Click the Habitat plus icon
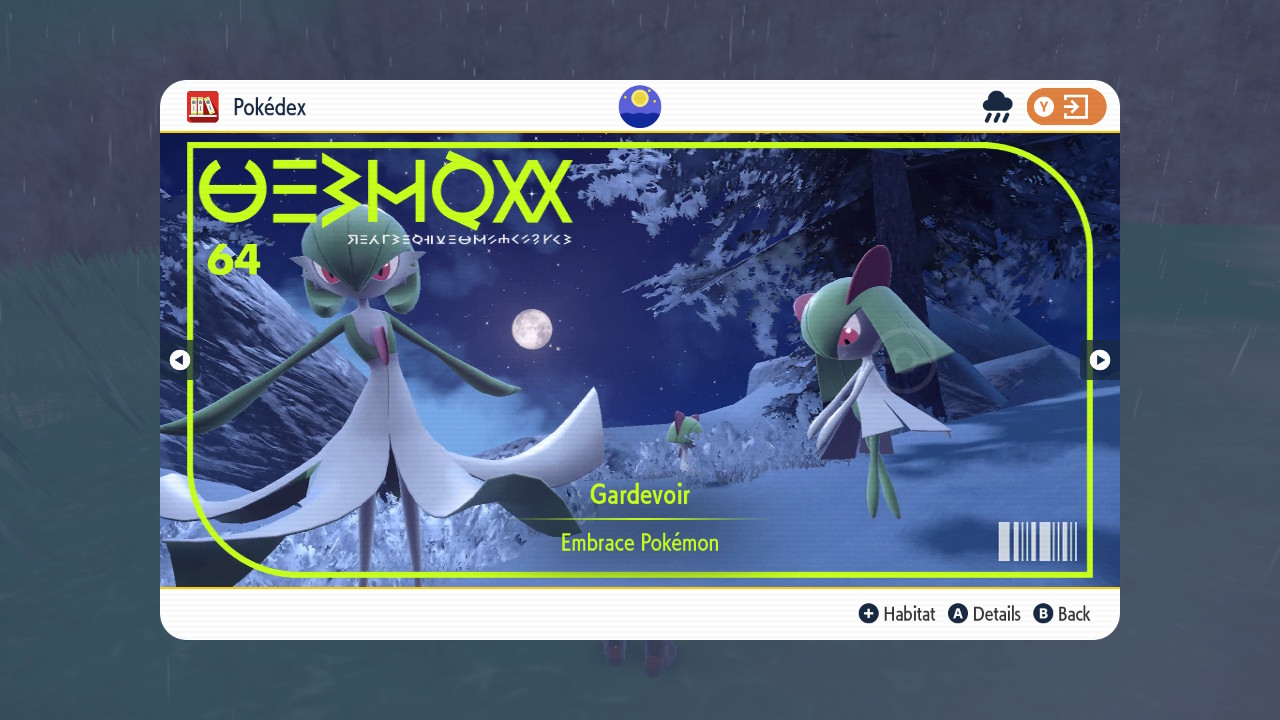Screen dimensions: 1280x720 [x=869, y=614]
